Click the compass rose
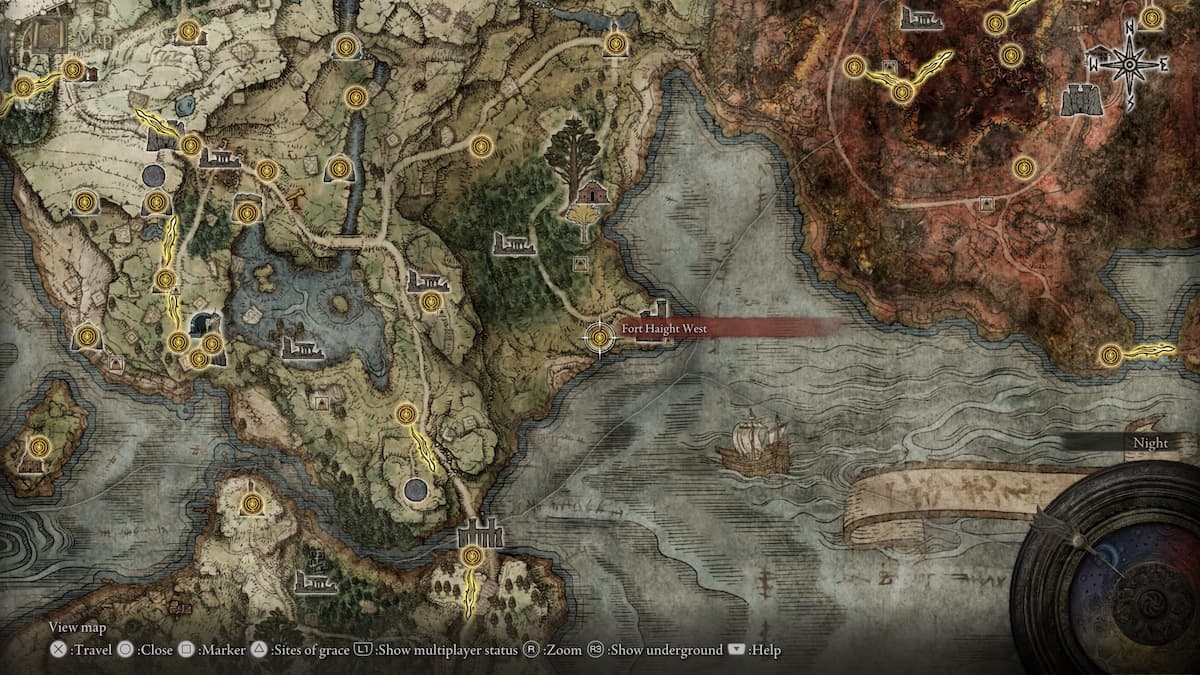The image size is (1200, 675). point(1130,64)
